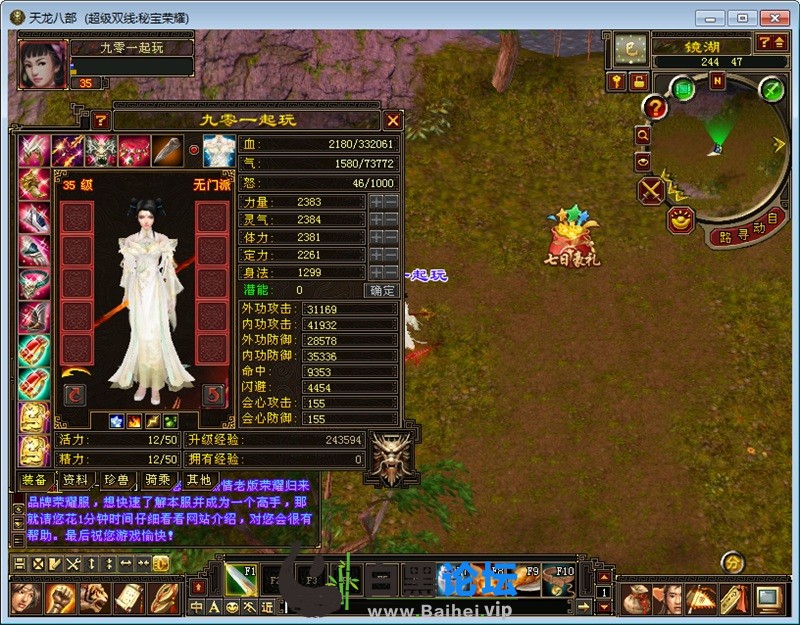
Task: Close the game window
Action: click(772, 17)
